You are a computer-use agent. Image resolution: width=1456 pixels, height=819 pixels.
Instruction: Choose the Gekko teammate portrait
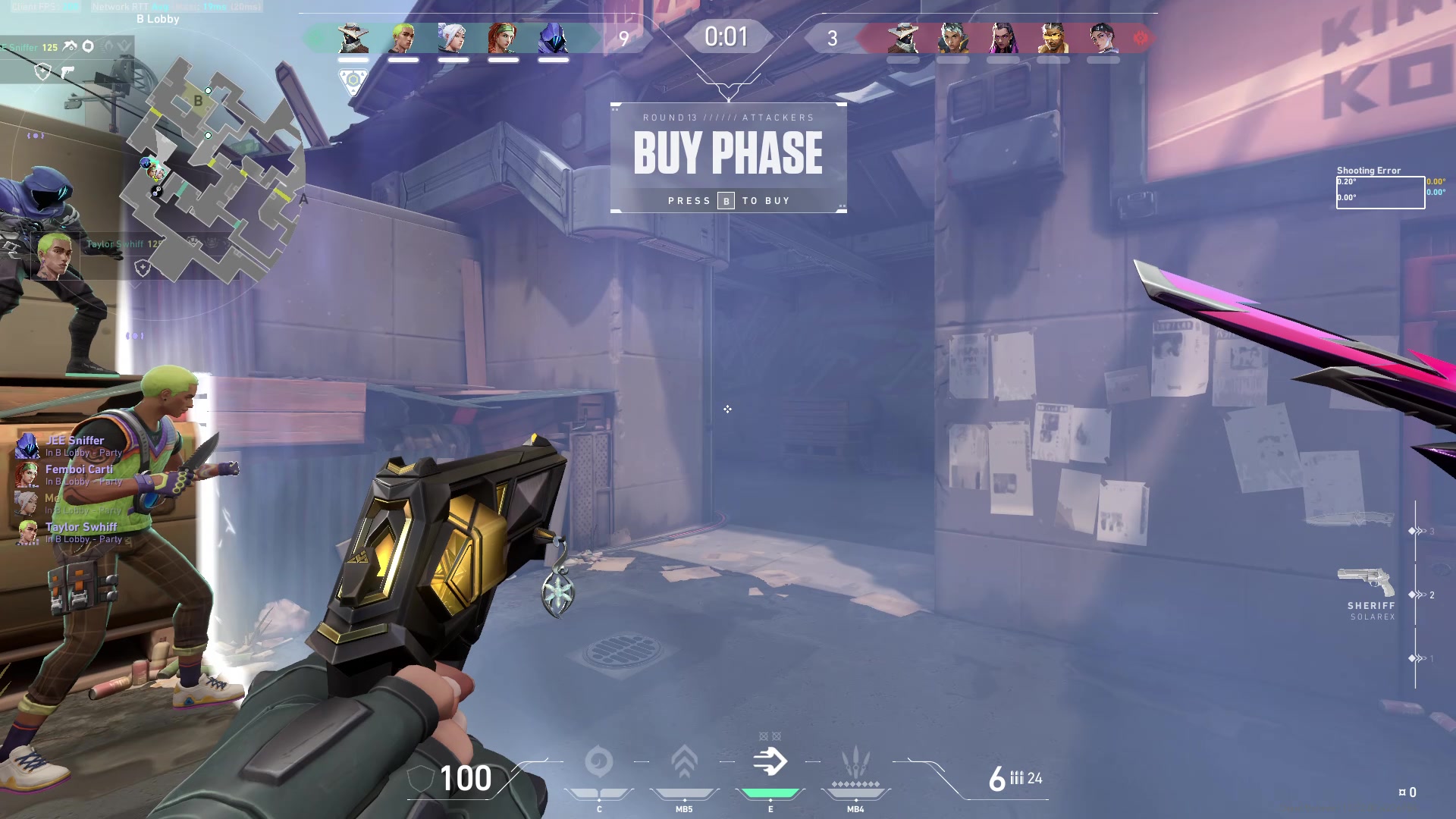403,38
